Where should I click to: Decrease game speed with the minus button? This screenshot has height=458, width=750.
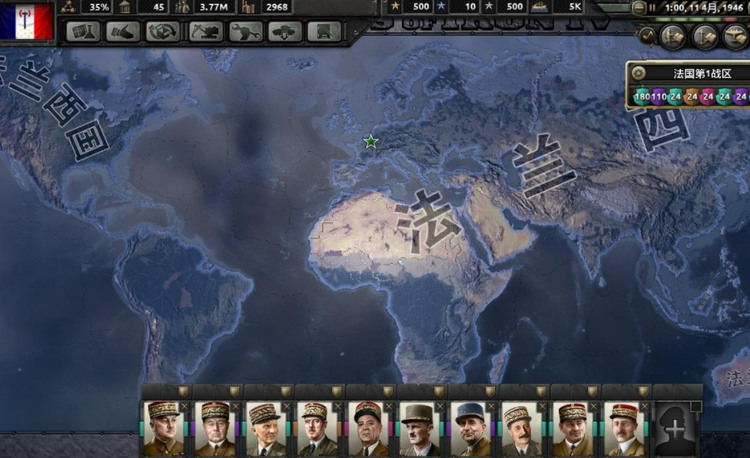point(639,7)
